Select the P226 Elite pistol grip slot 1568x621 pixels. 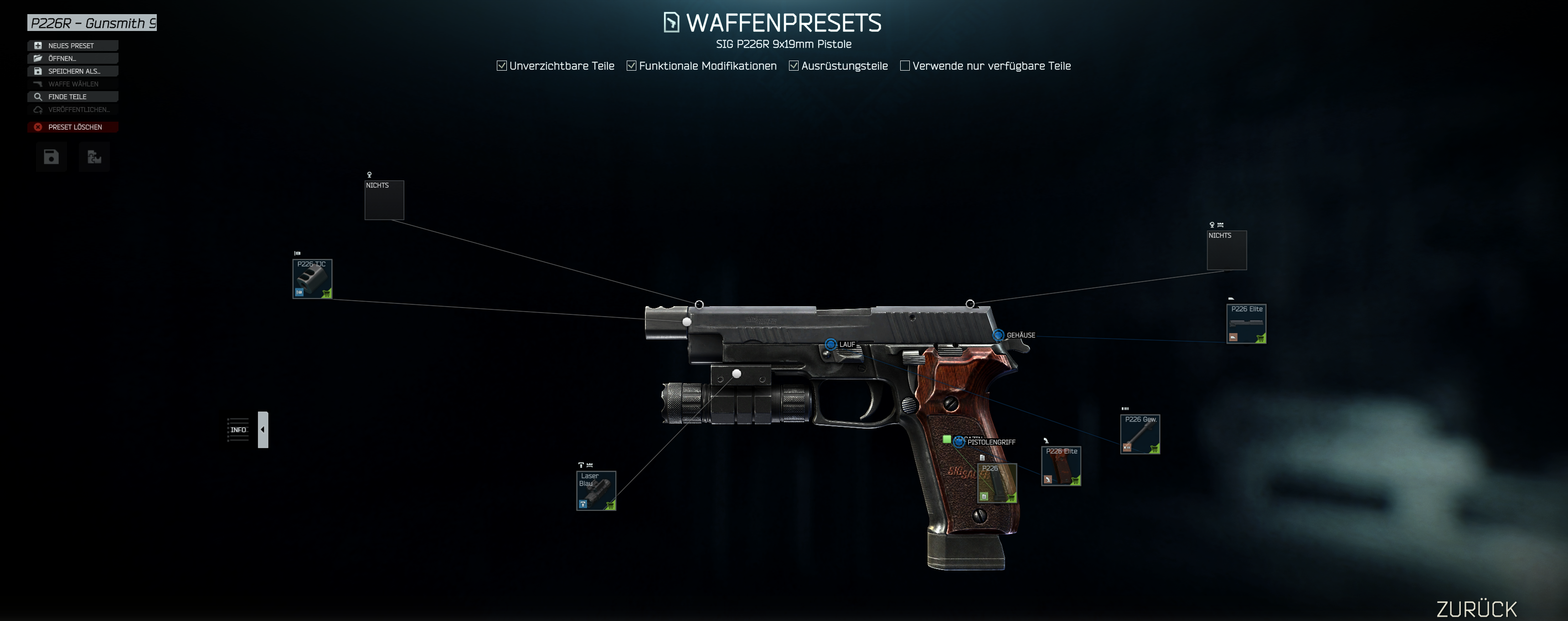coord(1061,466)
